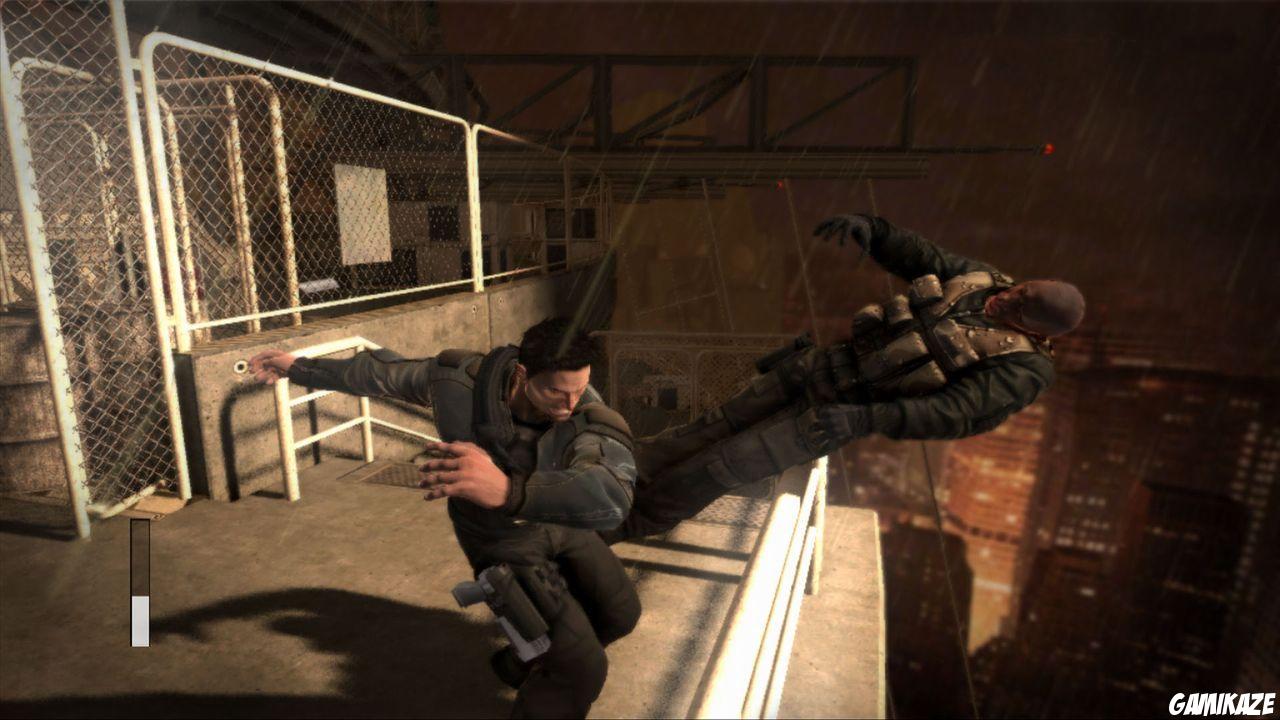Click the red light atop the distant antenna

coord(1047,146)
